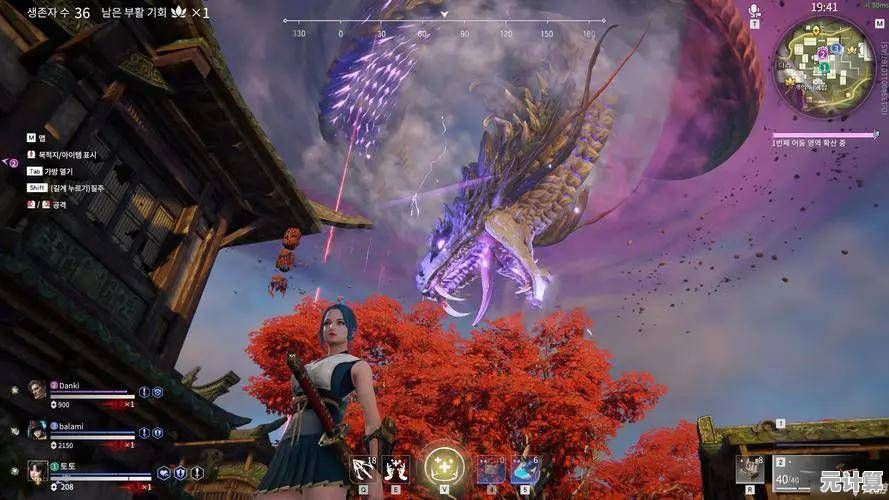Click the green number 1 minimap marker
The image size is (889, 500).
tap(823, 68)
